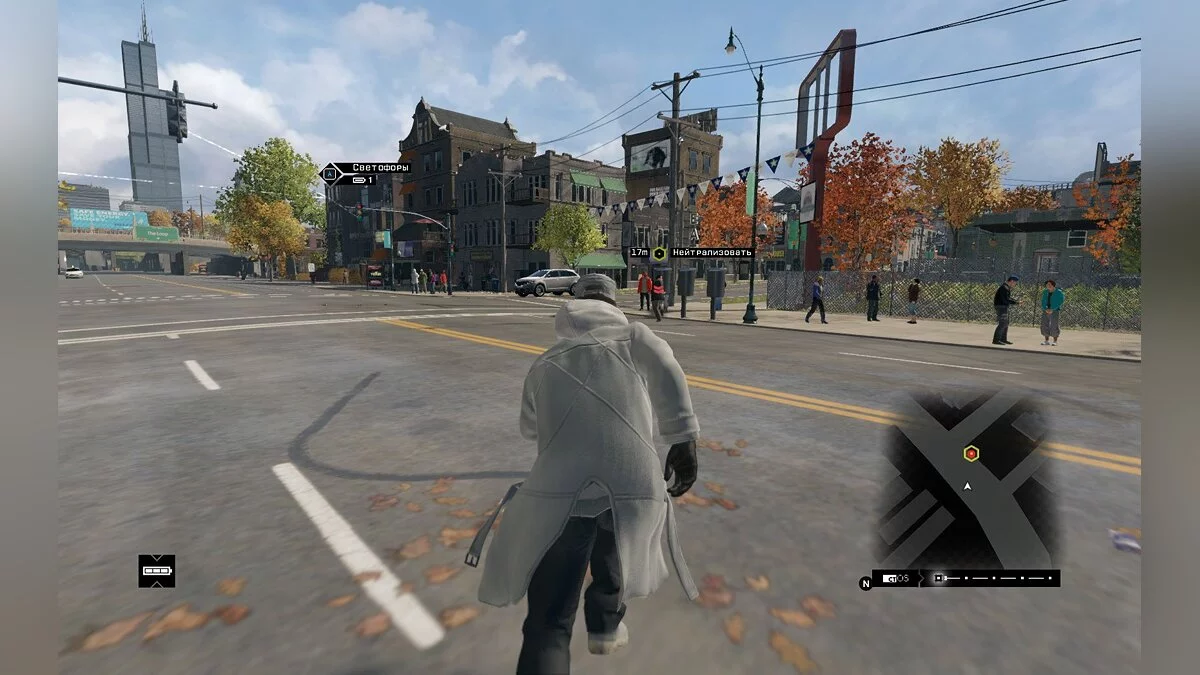Select the red target marker on the minimap
The height and width of the screenshot is (675, 1200).
tap(971, 454)
